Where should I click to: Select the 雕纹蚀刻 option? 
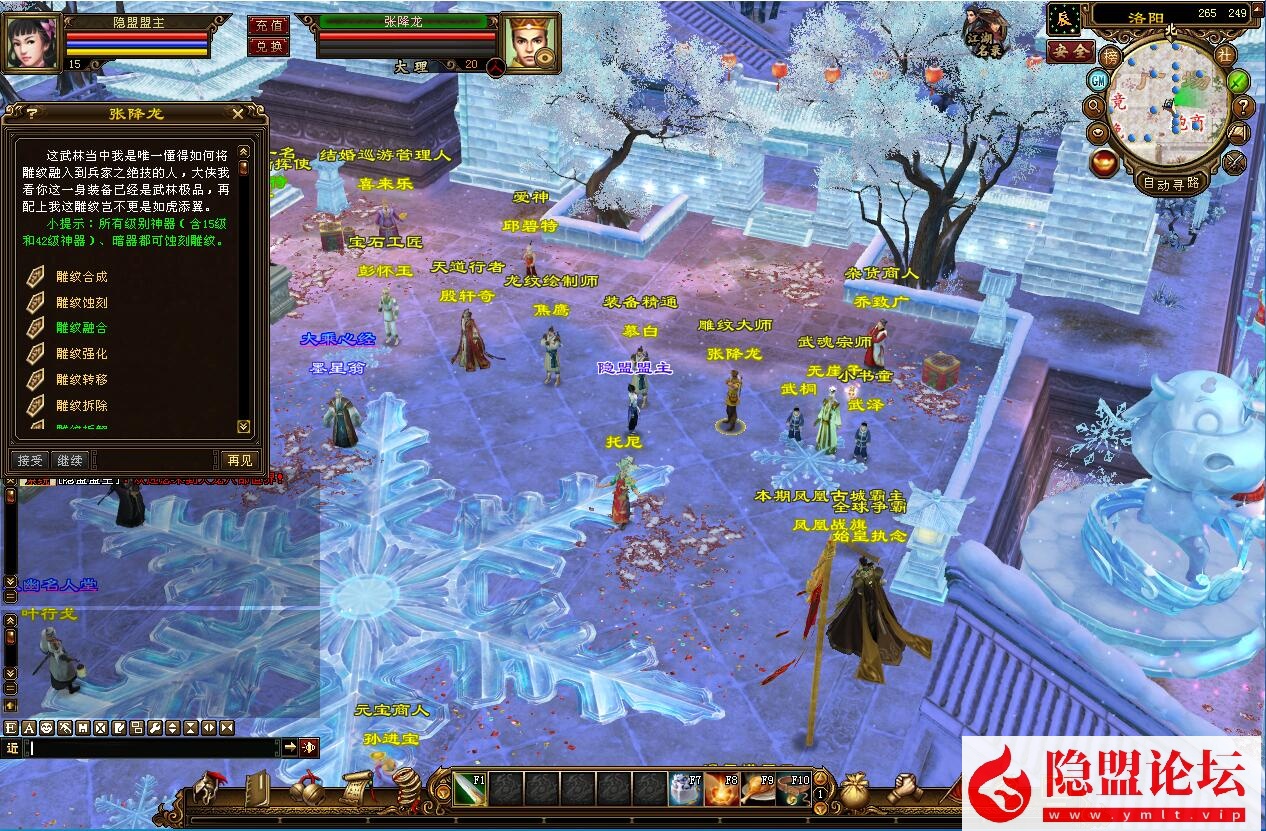(x=81, y=302)
